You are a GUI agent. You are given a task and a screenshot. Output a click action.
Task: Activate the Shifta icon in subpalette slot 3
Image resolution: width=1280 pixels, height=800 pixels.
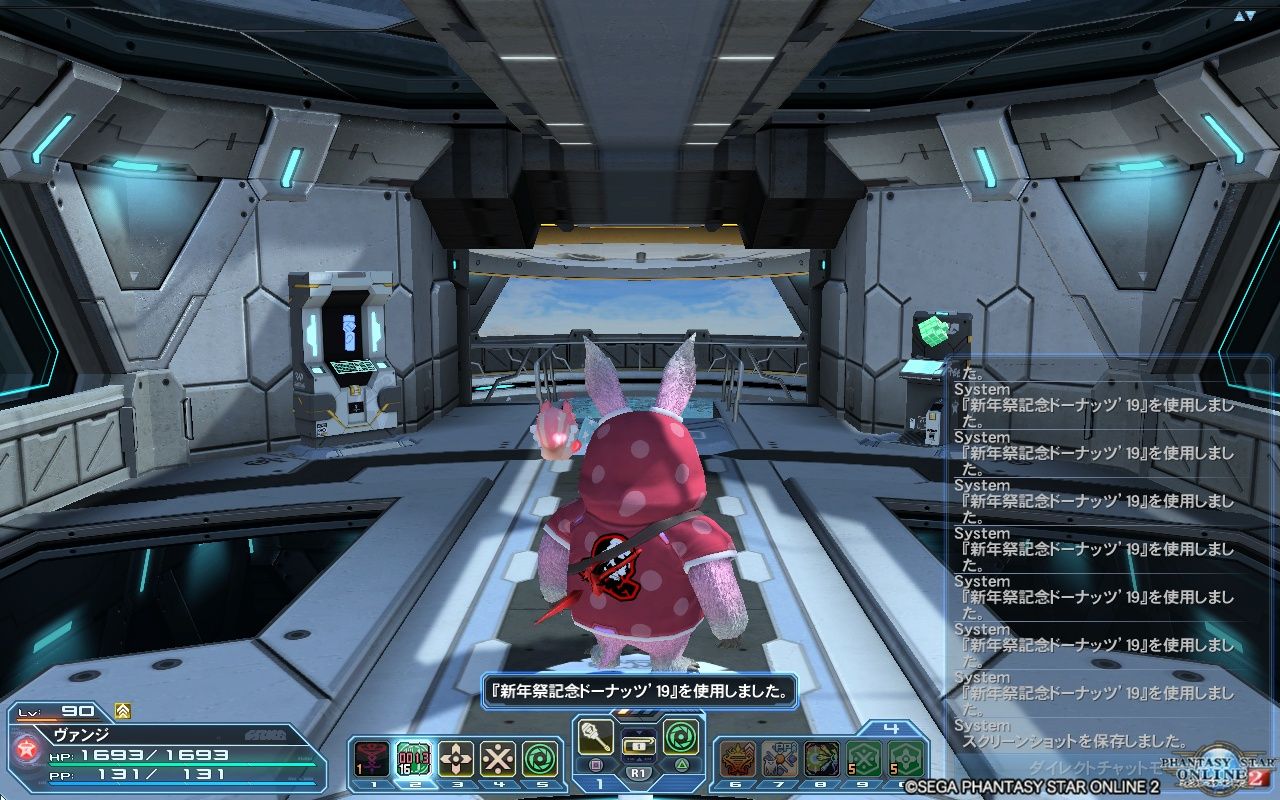click(456, 757)
